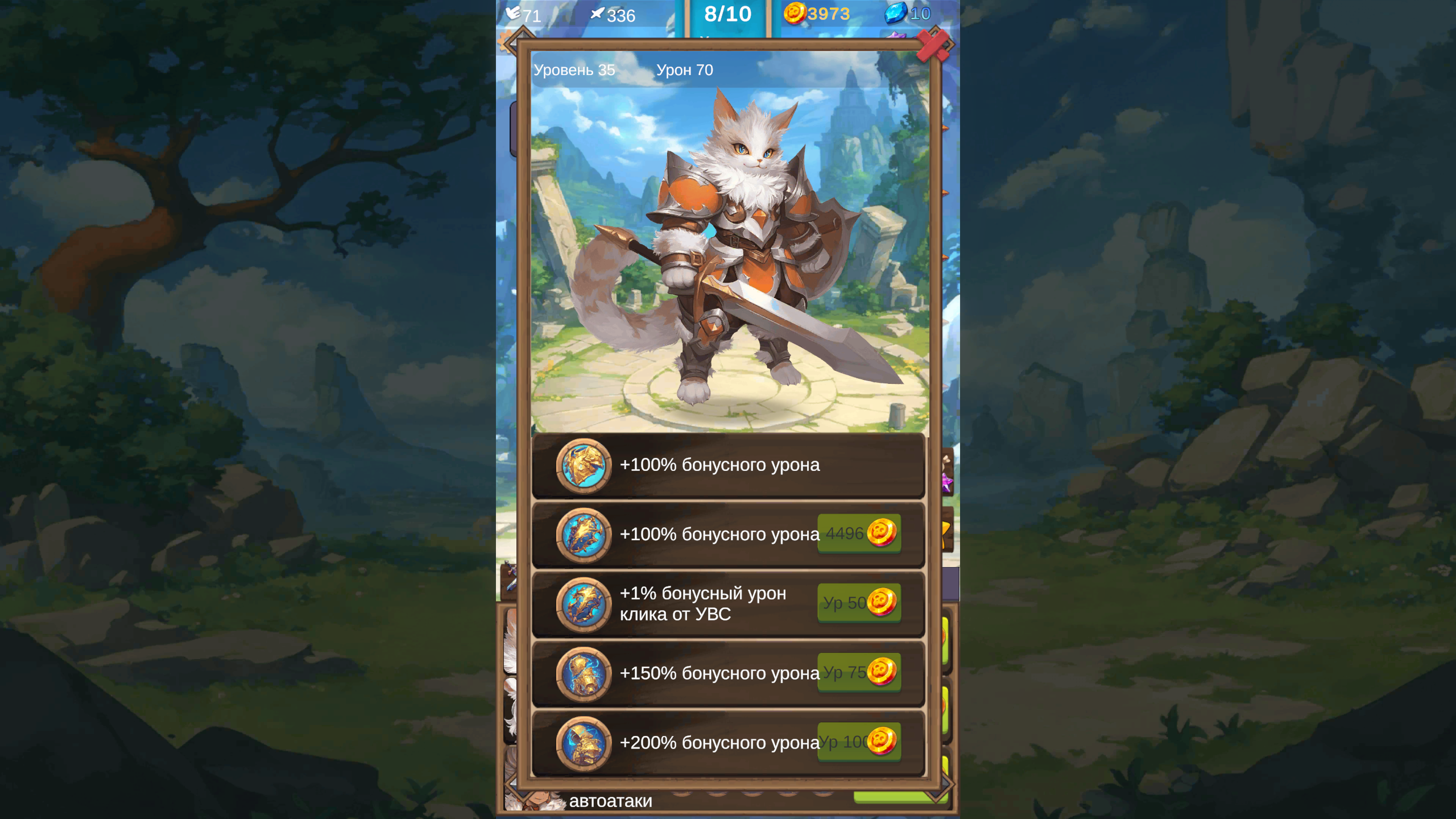This screenshot has height=819, width=1456.
Task: Click the gear icon peeking from the left edge
Action: pos(504,41)
